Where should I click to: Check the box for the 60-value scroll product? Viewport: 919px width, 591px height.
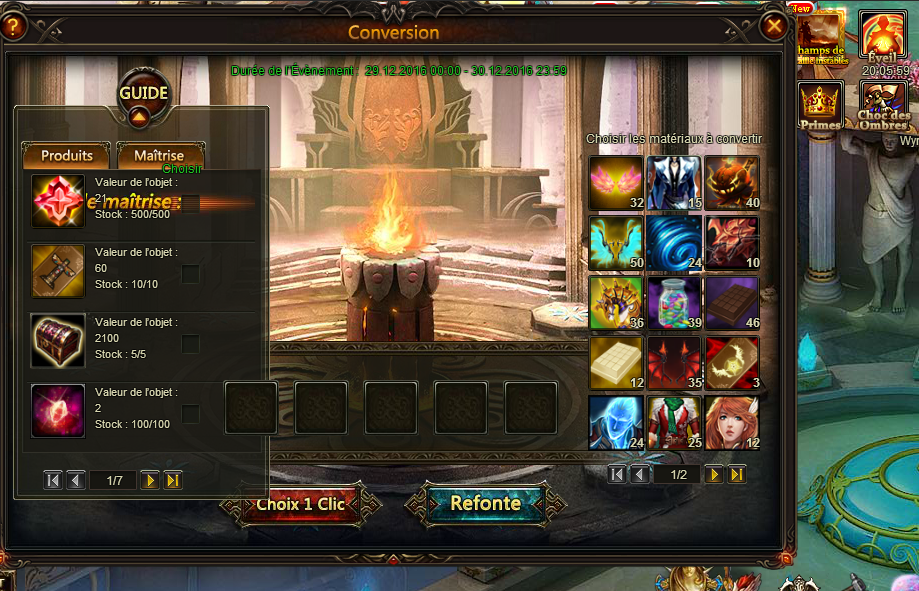click(190, 274)
